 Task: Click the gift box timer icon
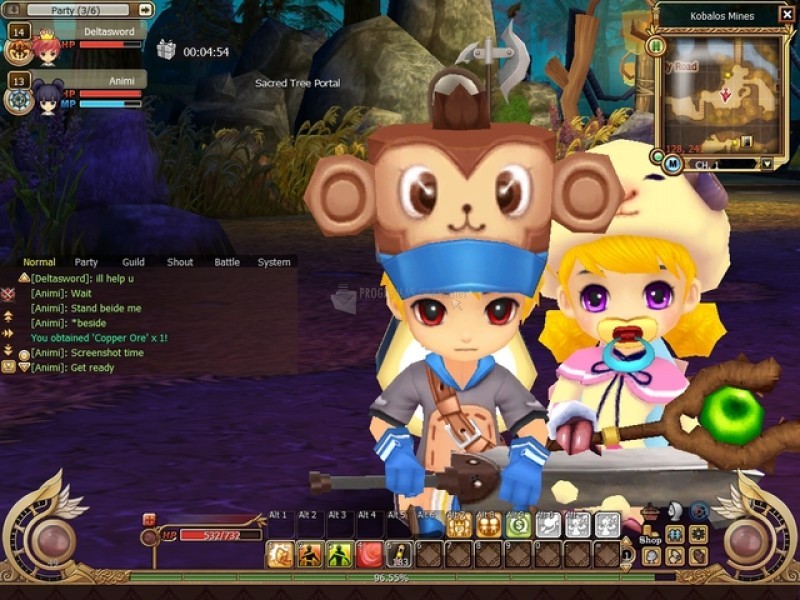pos(166,50)
